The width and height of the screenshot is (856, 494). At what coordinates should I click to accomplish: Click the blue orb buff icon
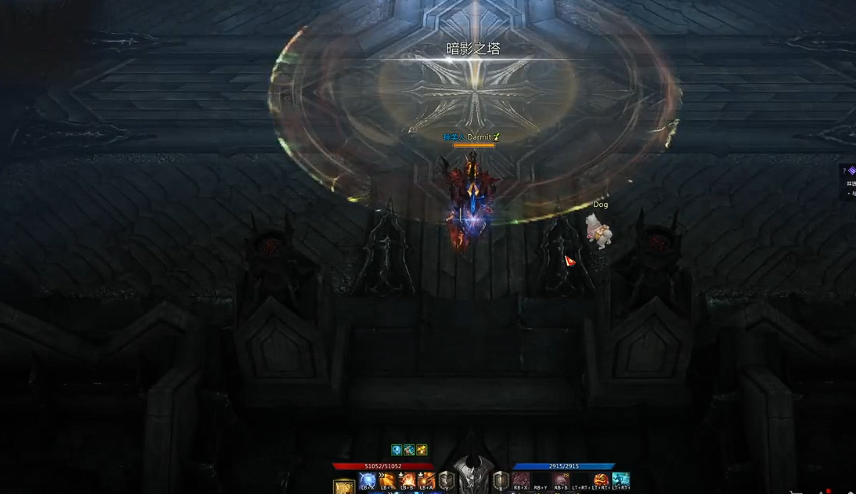tap(396, 450)
